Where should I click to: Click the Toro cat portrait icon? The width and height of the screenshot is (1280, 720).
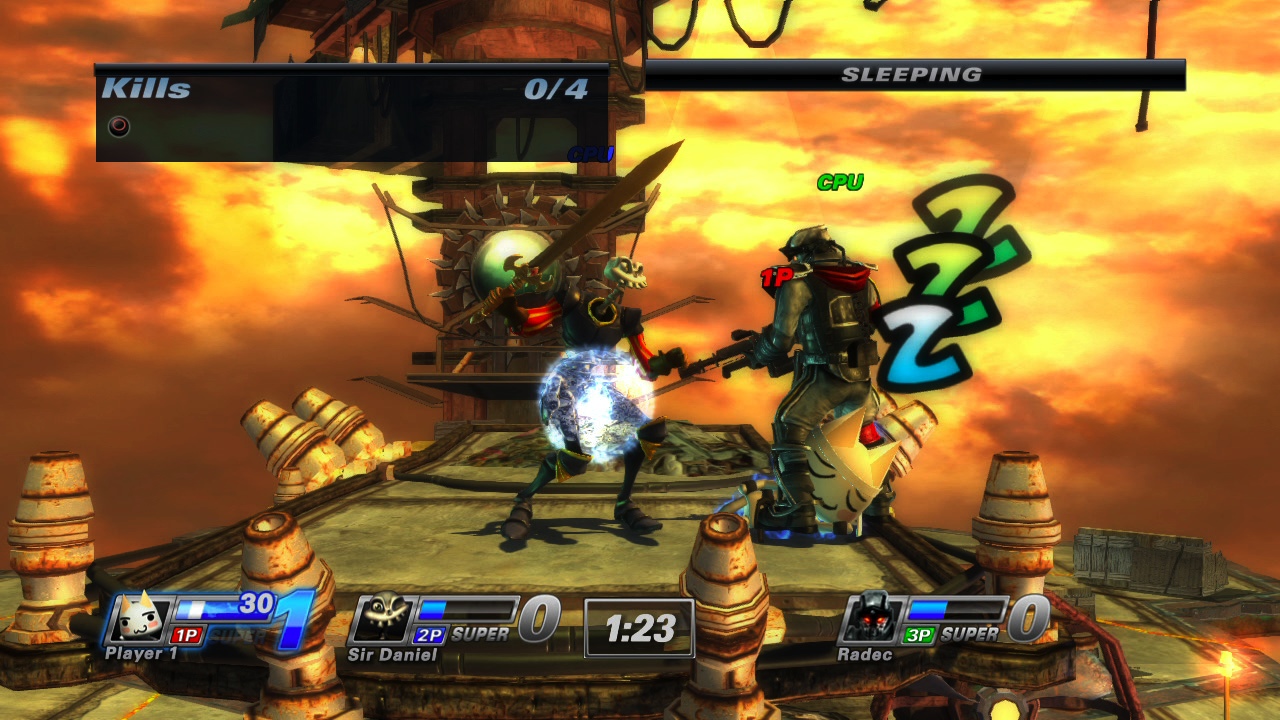(x=135, y=617)
